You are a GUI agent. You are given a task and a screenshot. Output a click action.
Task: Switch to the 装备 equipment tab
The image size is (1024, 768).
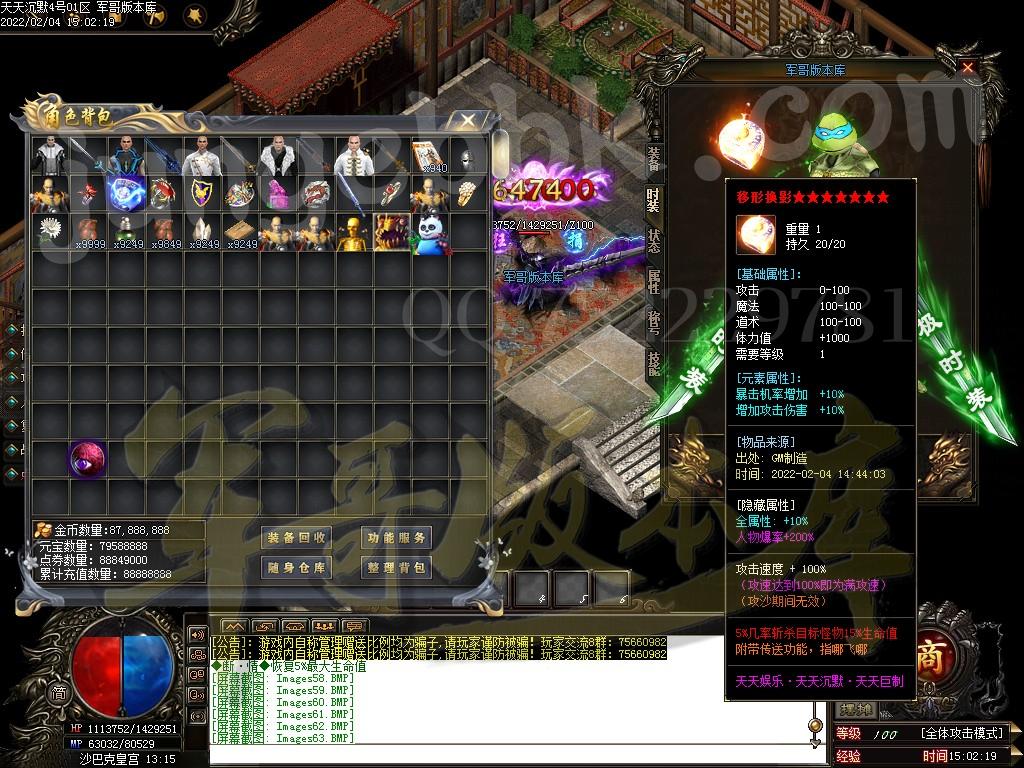point(653,158)
